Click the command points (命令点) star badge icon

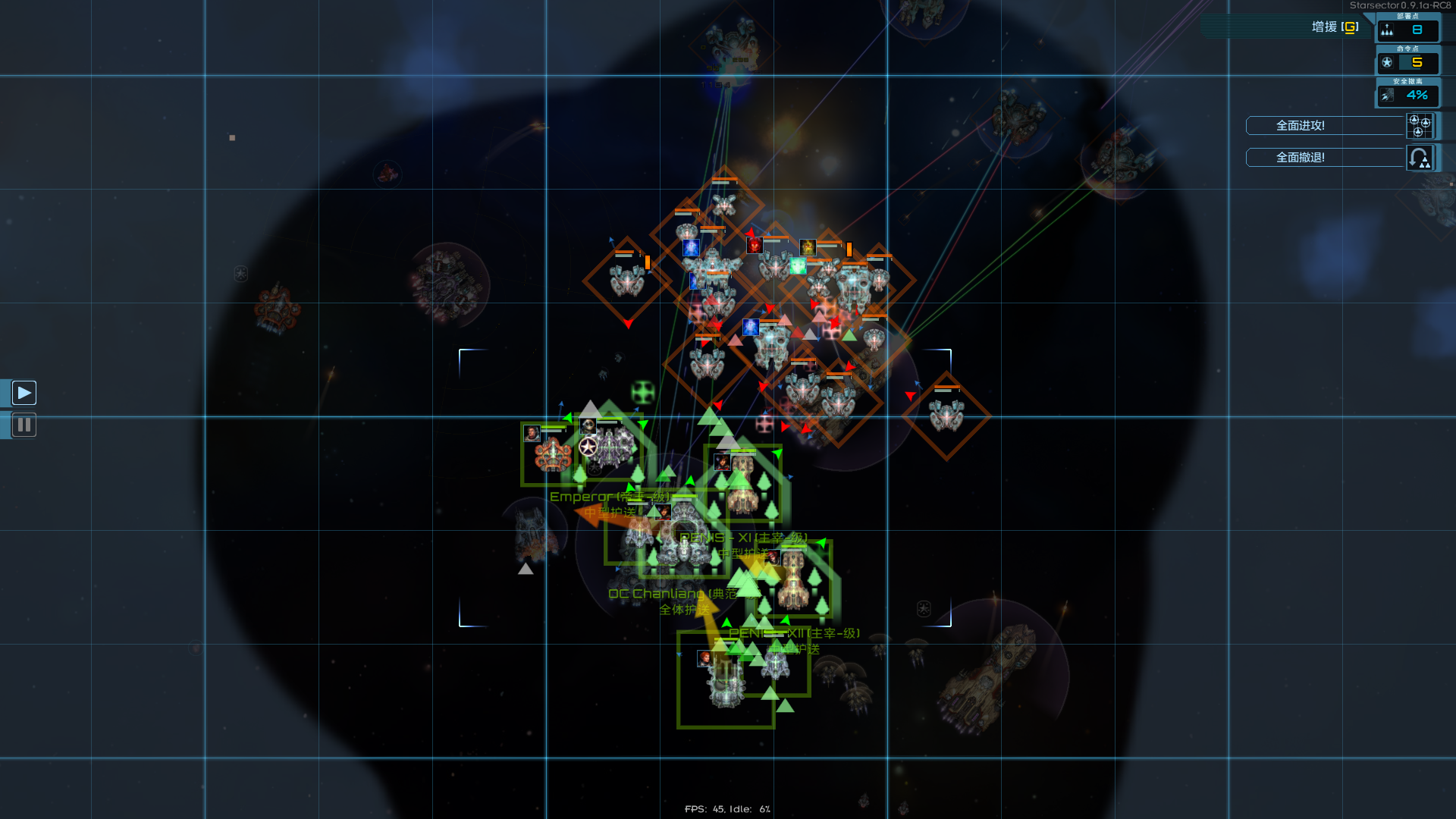[1389, 62]
